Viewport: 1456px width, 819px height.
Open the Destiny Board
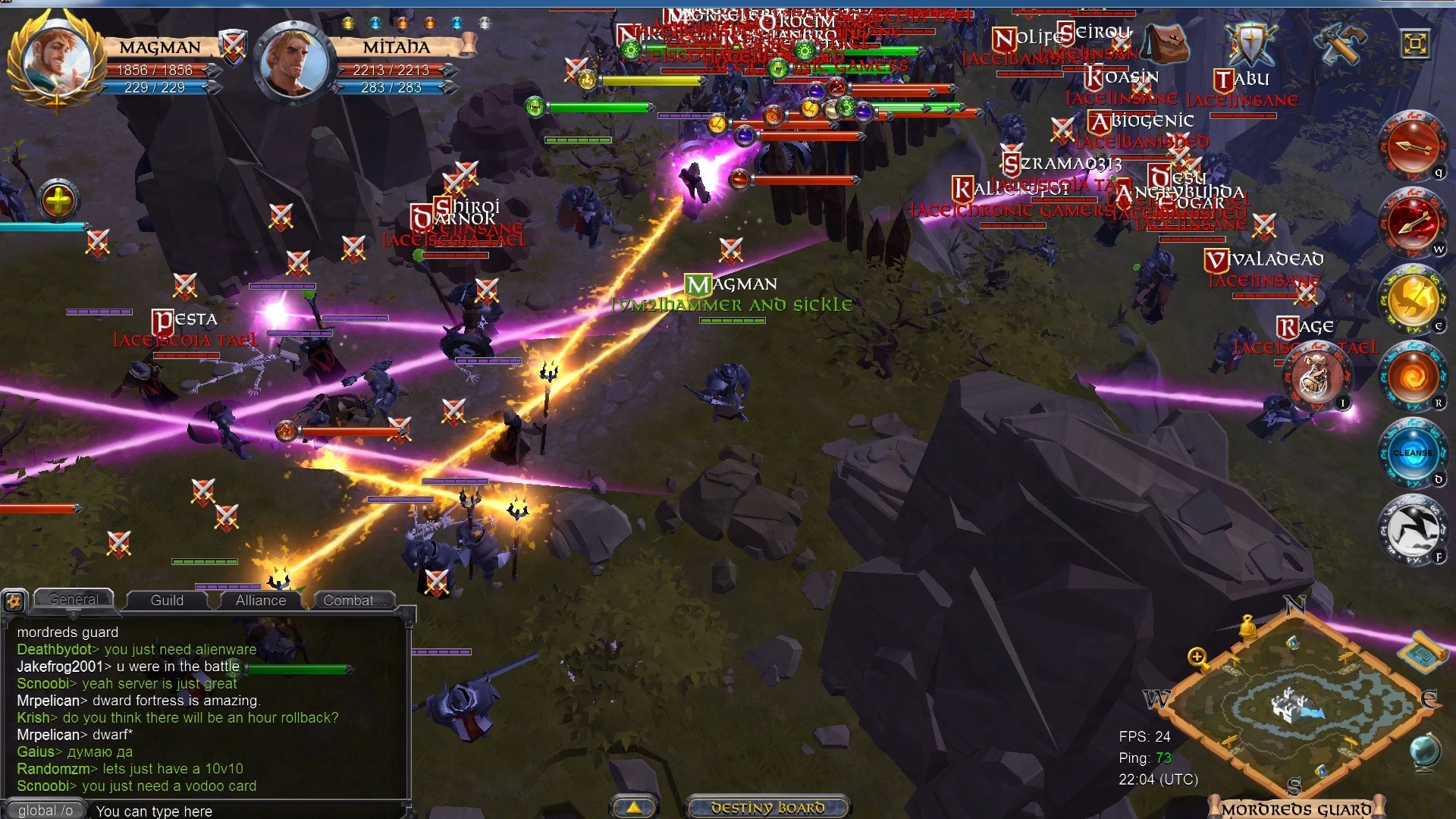click(767, 808)
